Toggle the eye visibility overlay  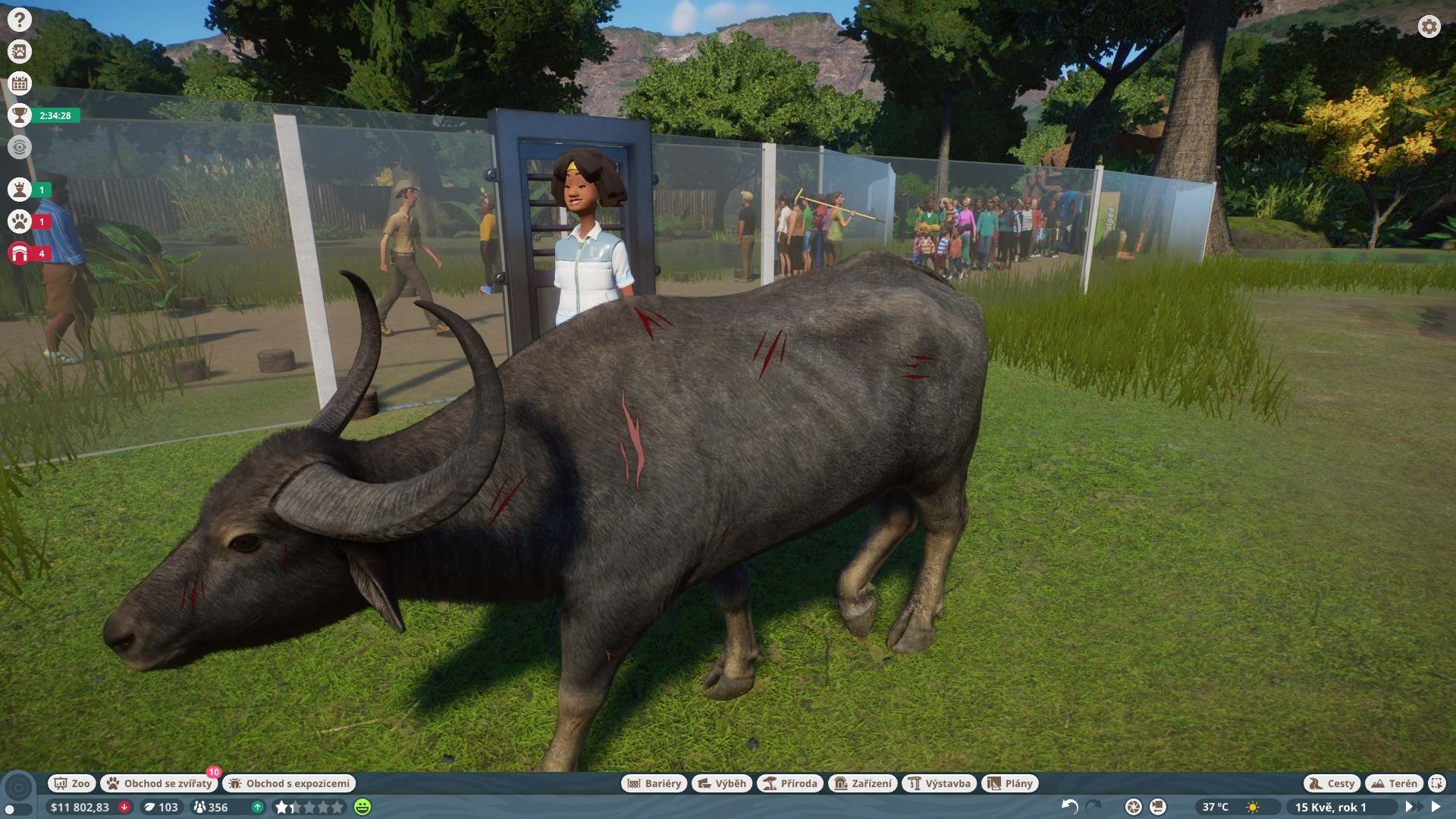click(19, 147)
